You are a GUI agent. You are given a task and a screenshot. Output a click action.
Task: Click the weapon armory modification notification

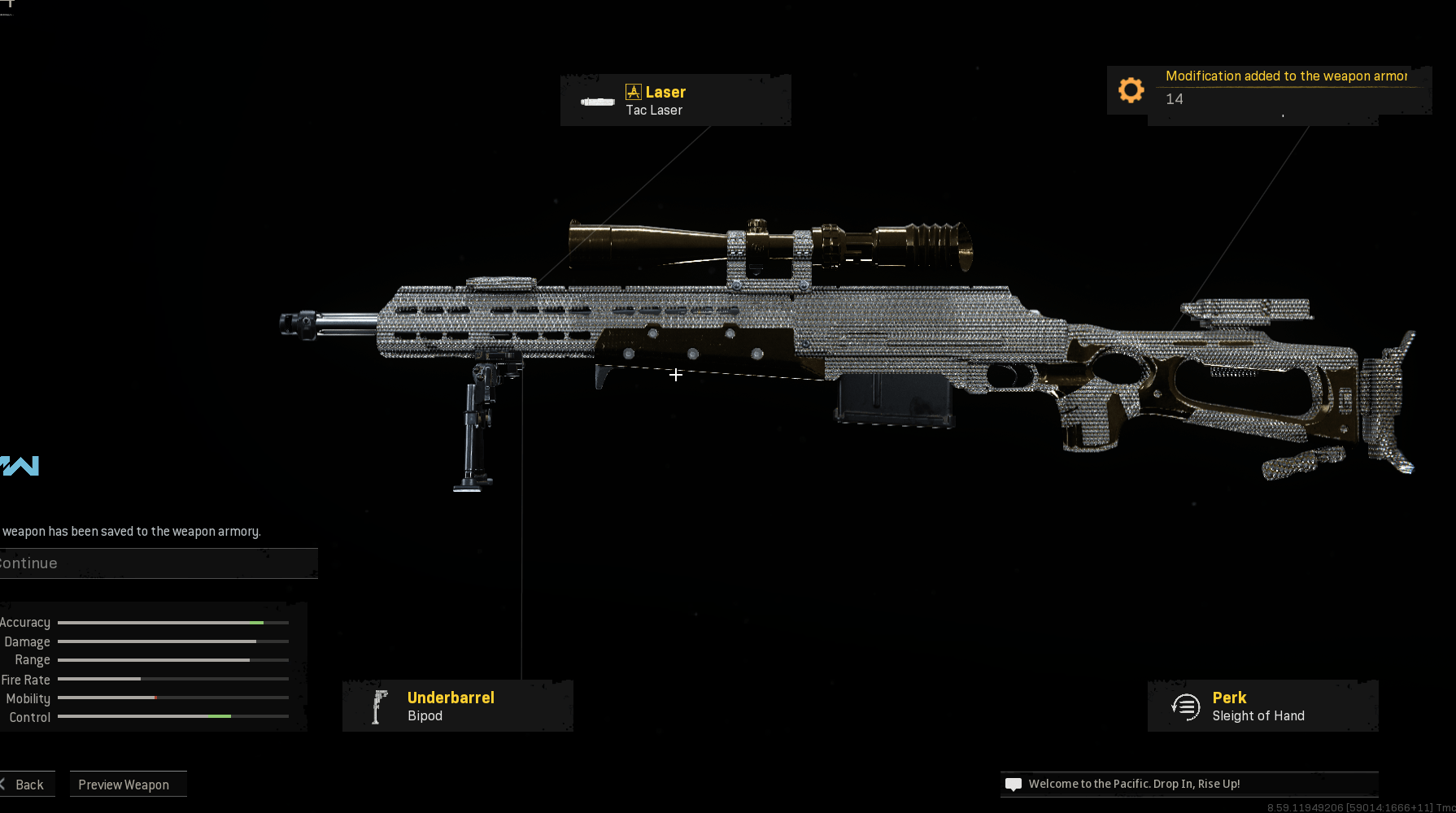click(1267, 89)
